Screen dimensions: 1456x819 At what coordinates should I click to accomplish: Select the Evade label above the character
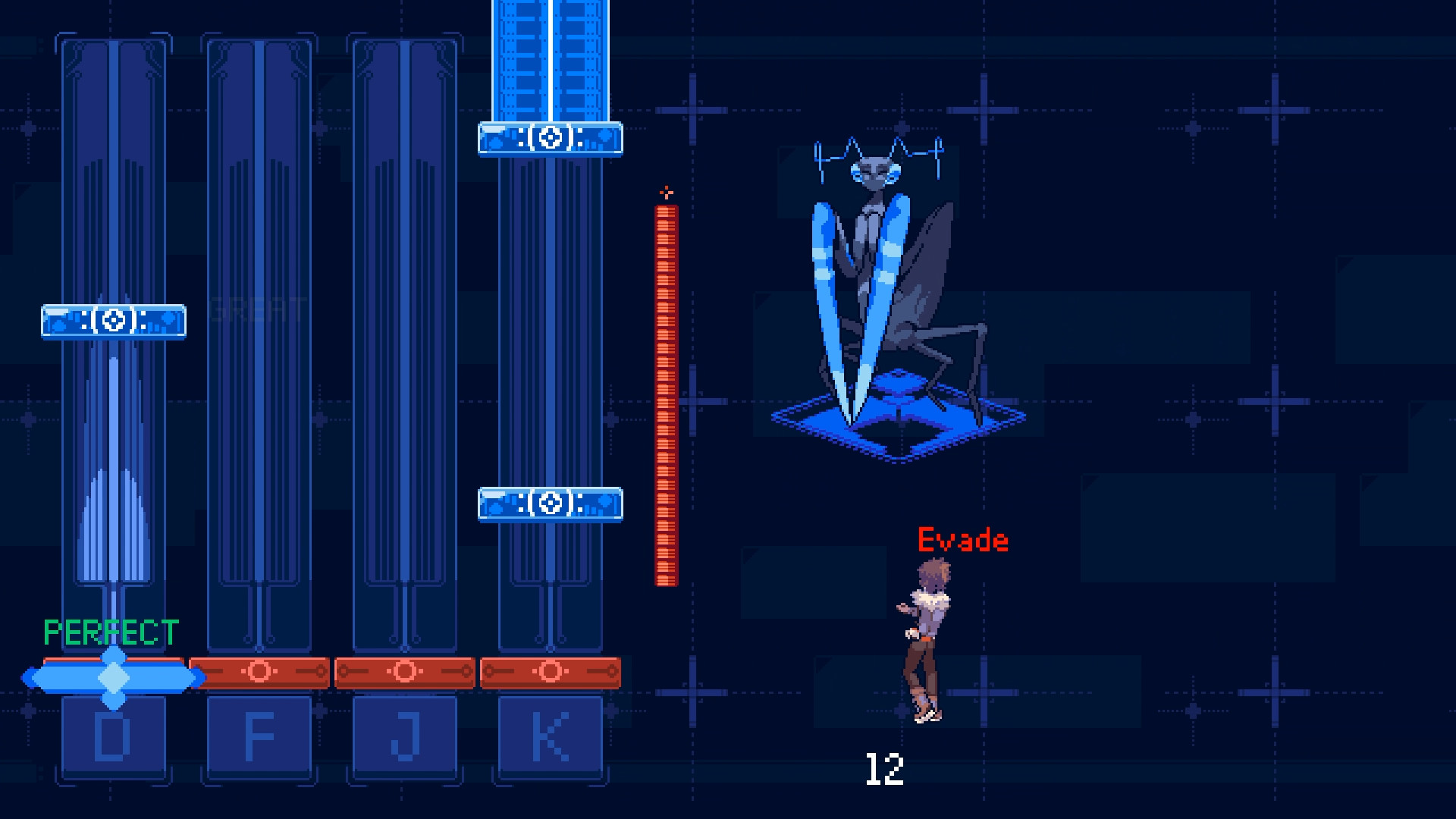point(962,540)
